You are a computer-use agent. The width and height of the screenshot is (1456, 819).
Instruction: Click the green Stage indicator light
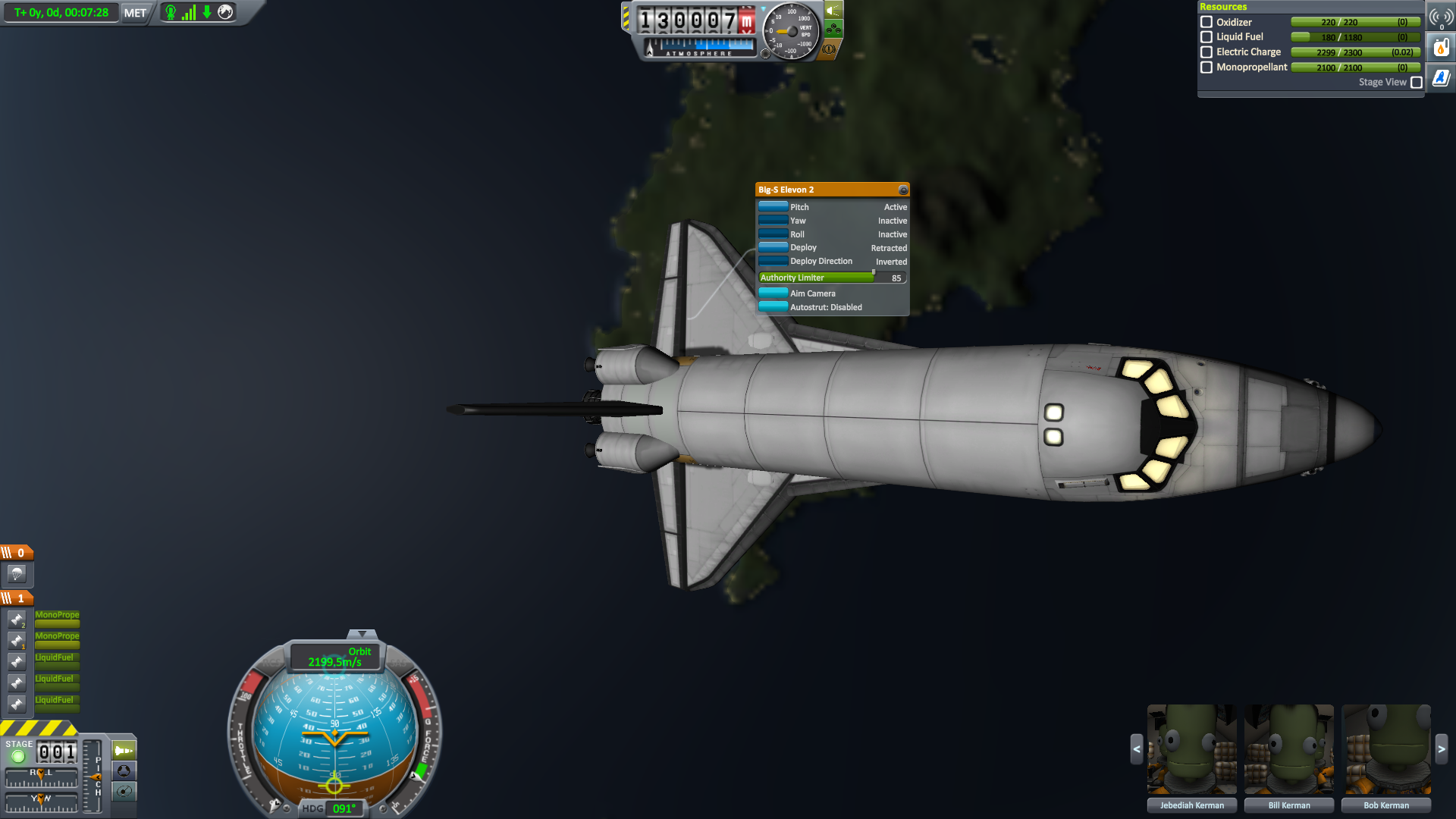[18, 756]
